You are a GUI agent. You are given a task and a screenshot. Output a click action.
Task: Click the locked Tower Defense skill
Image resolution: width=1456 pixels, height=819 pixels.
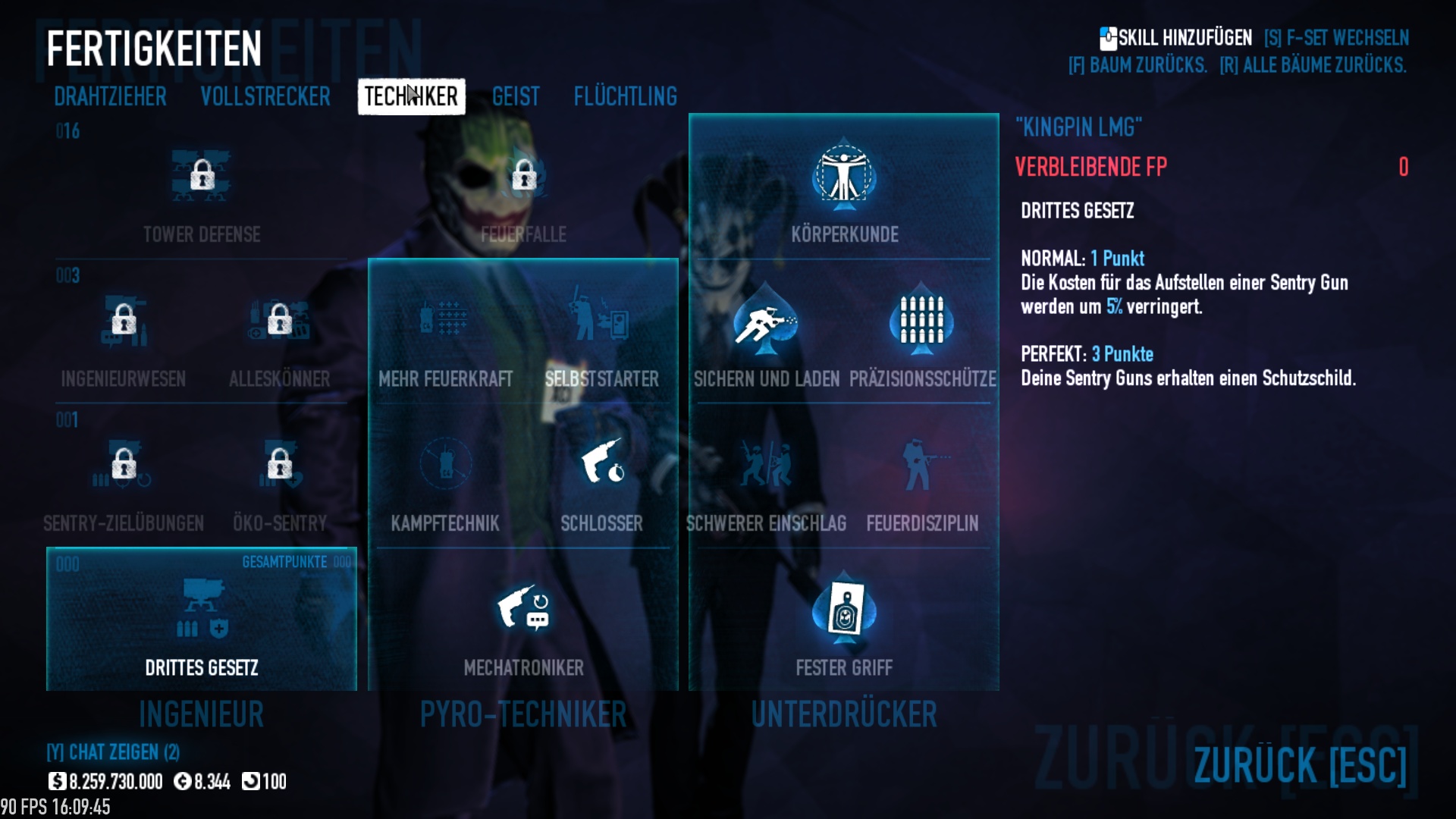pos(202,176)
